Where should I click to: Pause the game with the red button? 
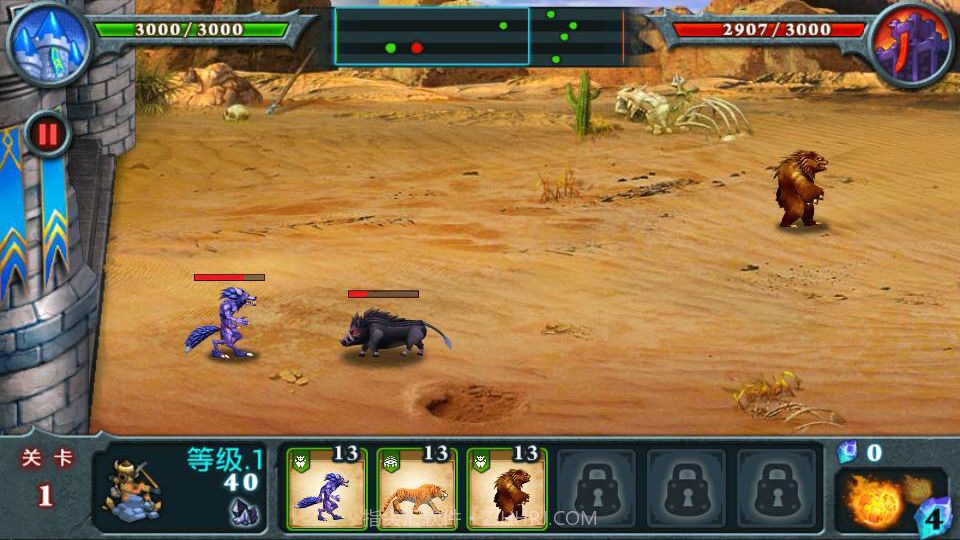[48, 133]
